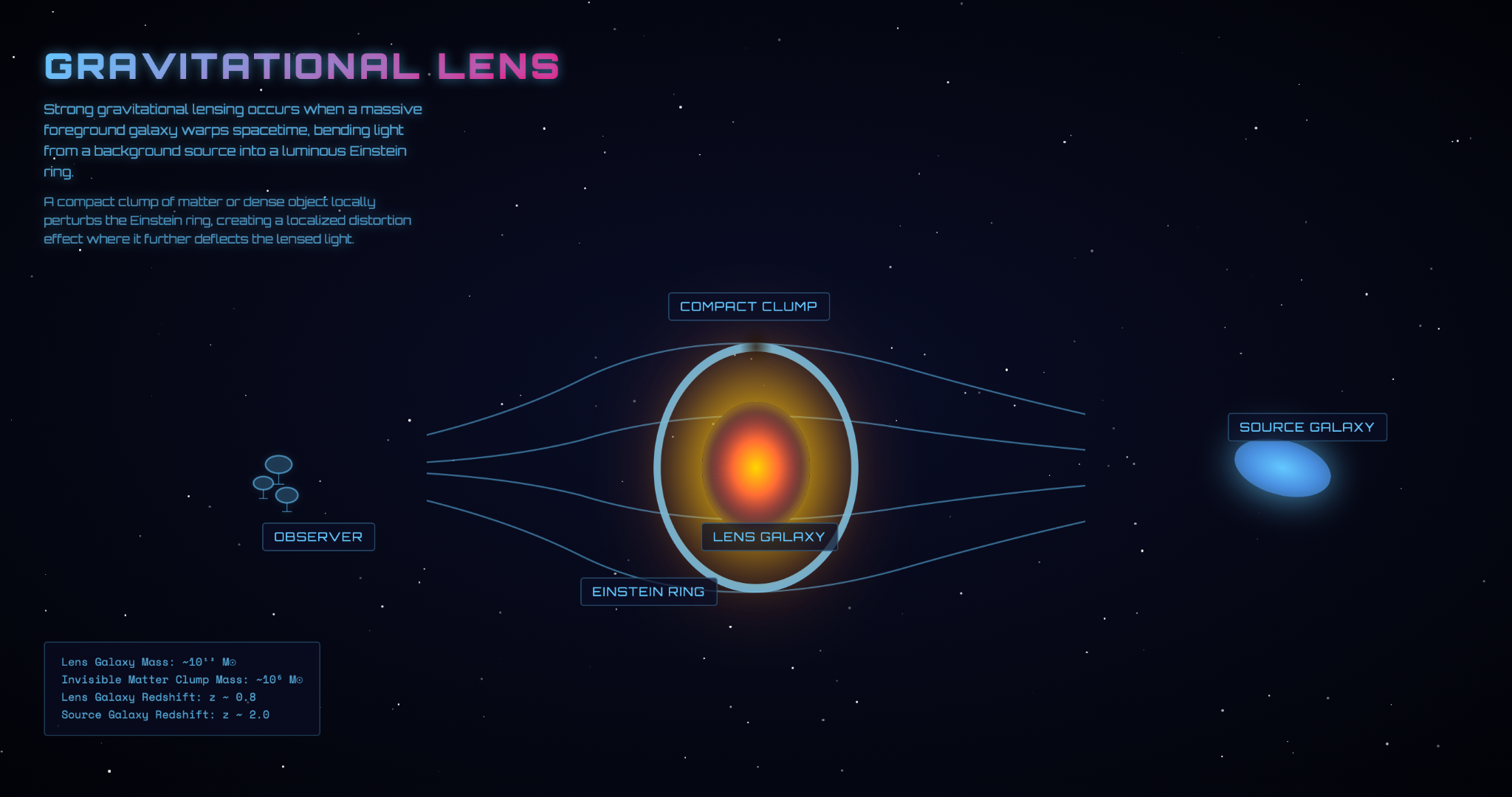Click the Observer label box
This screenshot has width=1512, height=797.
[x=318, y=537]
